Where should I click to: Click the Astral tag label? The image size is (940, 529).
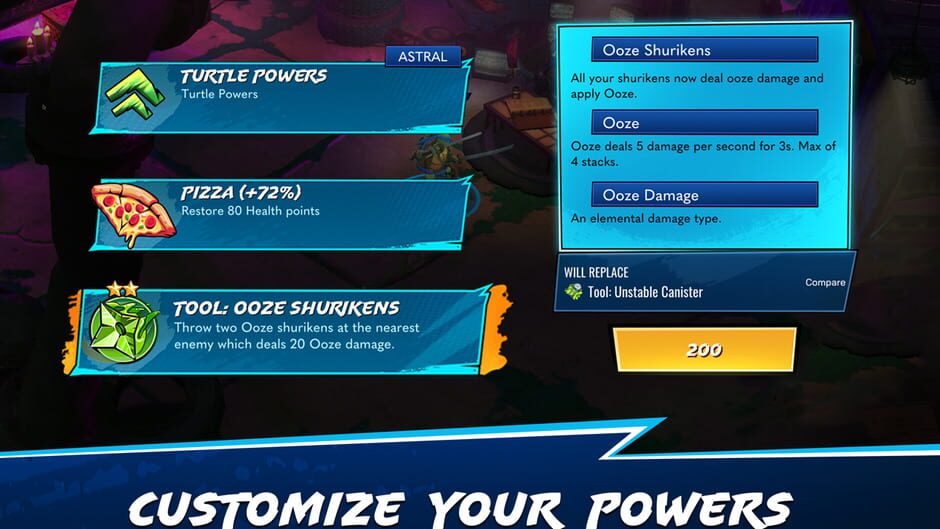click(x=423, y=56)
